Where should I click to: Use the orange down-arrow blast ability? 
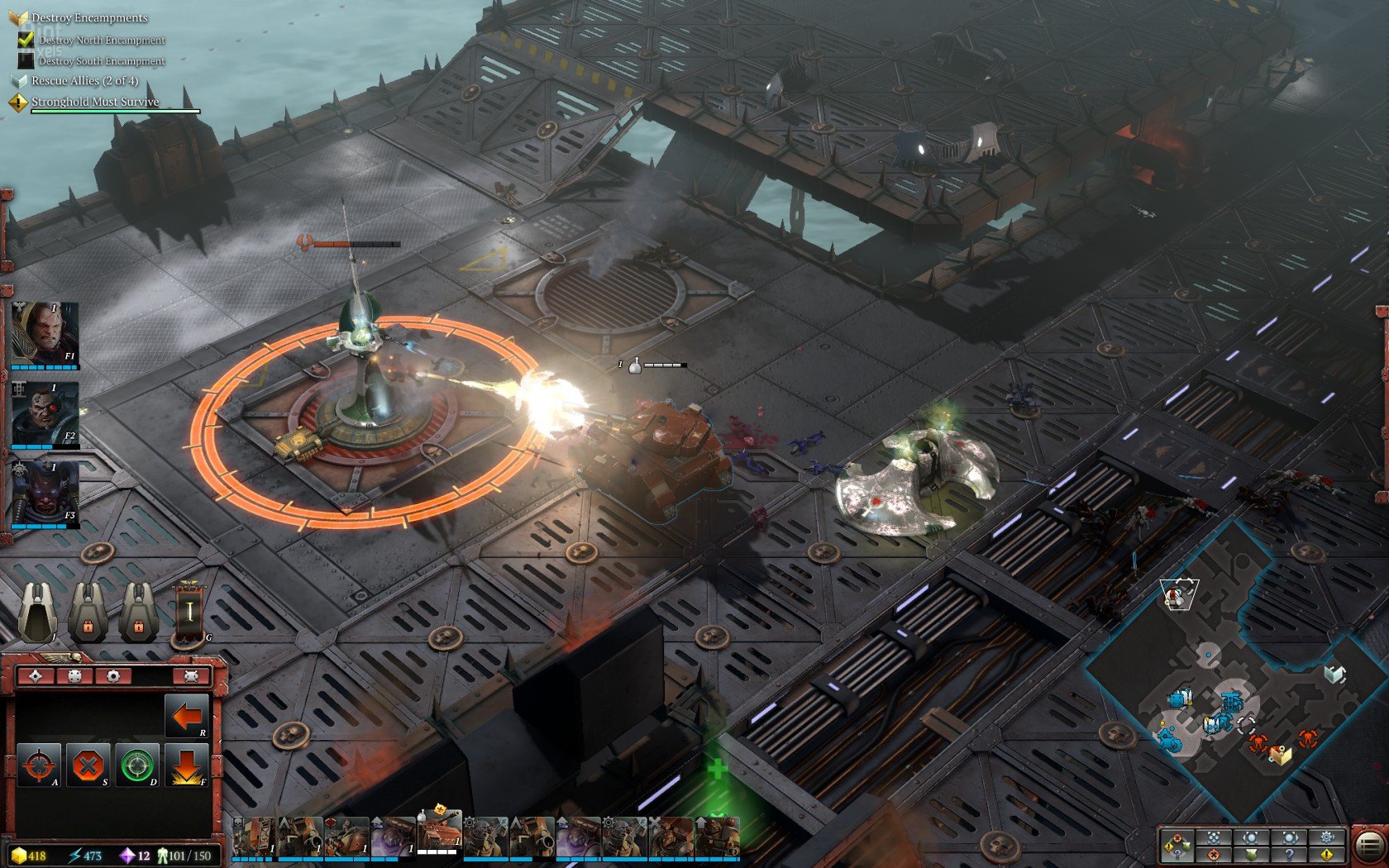(185, 765)
